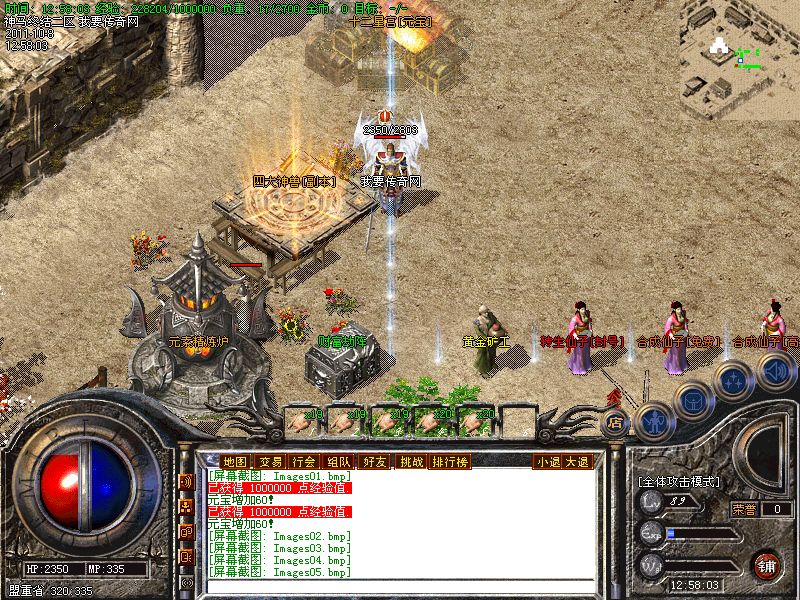Open the 地图 map button
Screen dimensions: 800x600
[233, 461]
